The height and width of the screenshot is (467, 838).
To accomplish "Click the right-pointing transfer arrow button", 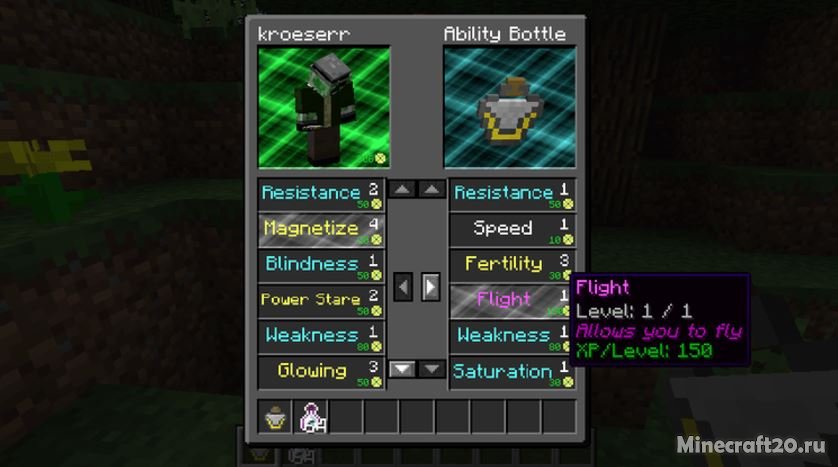I will 430,287.
